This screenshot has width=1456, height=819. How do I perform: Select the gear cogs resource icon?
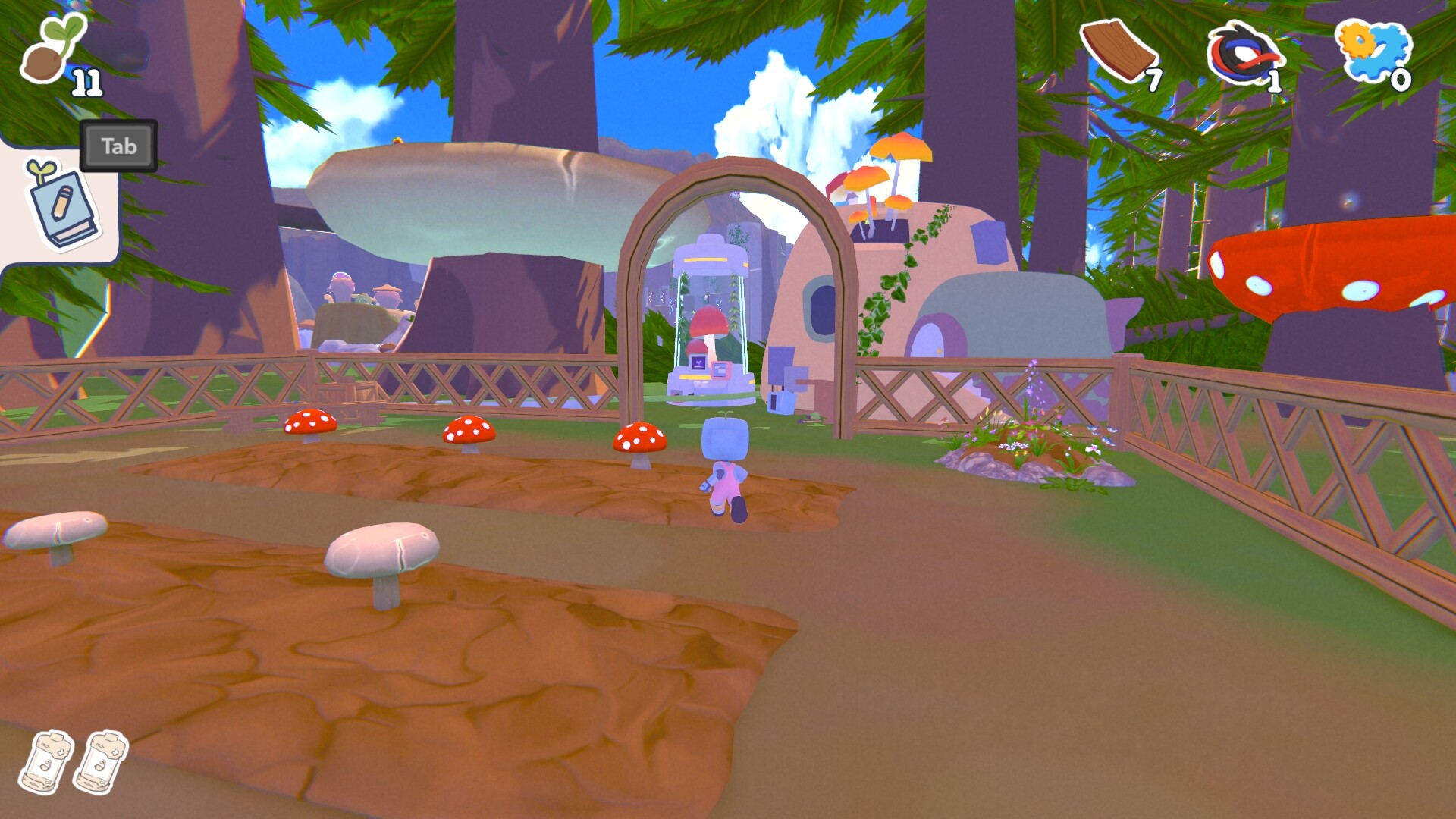(x=1372, y=49)
